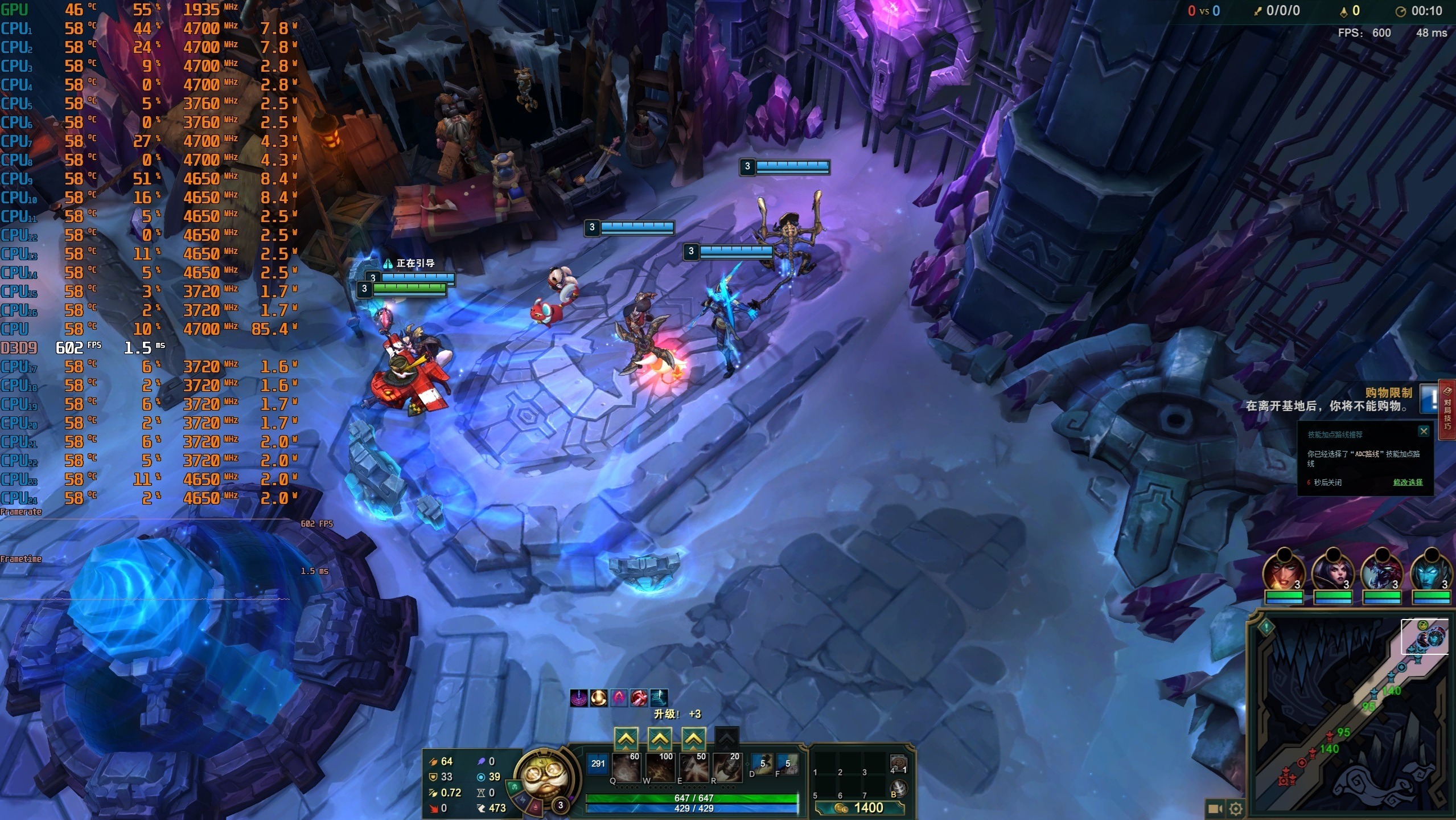Level up the E ability
Viewport: 1456px width, 820px height.
pos(693,739)
